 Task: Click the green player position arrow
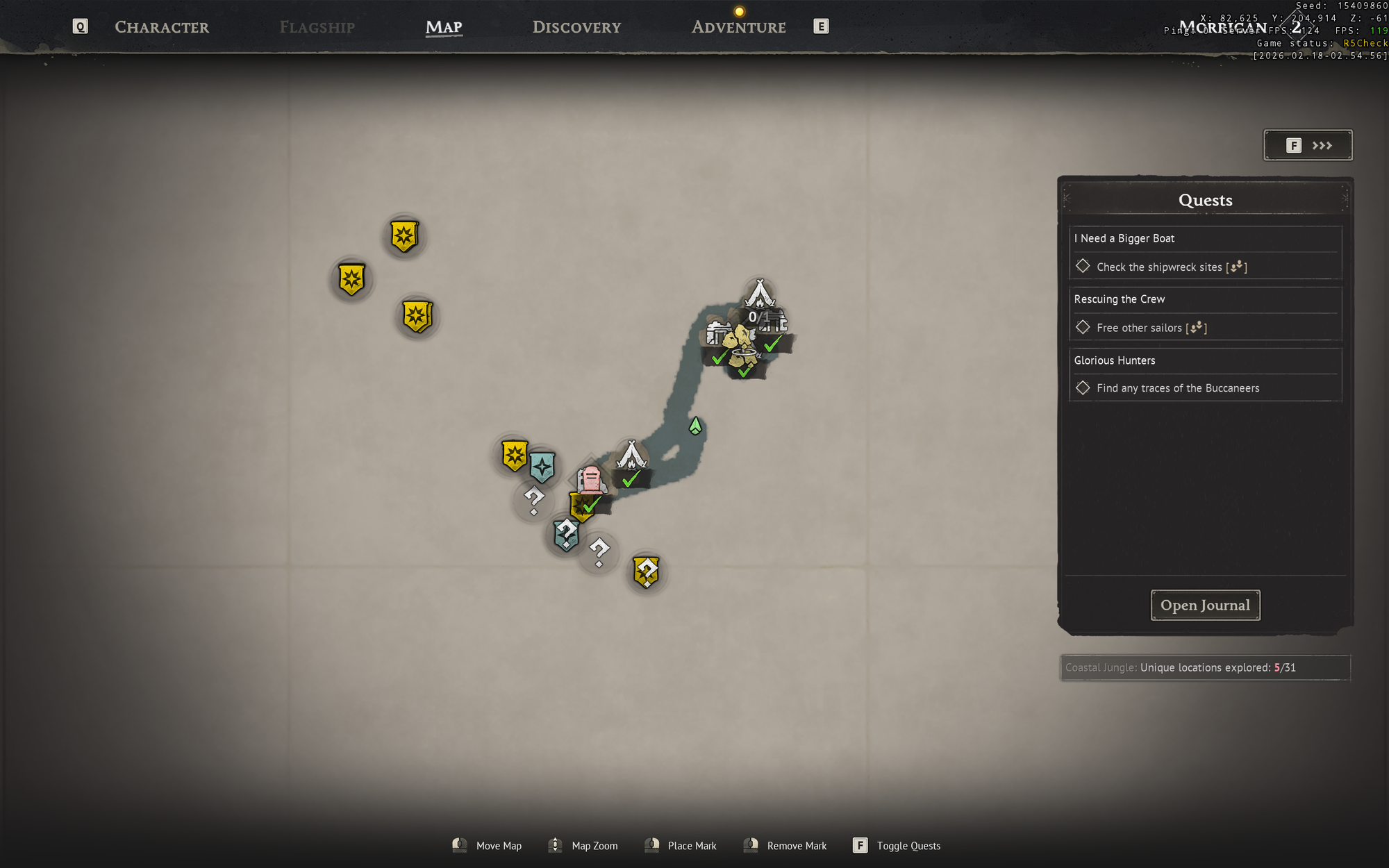pyautogui.click(x=694, y=426)
